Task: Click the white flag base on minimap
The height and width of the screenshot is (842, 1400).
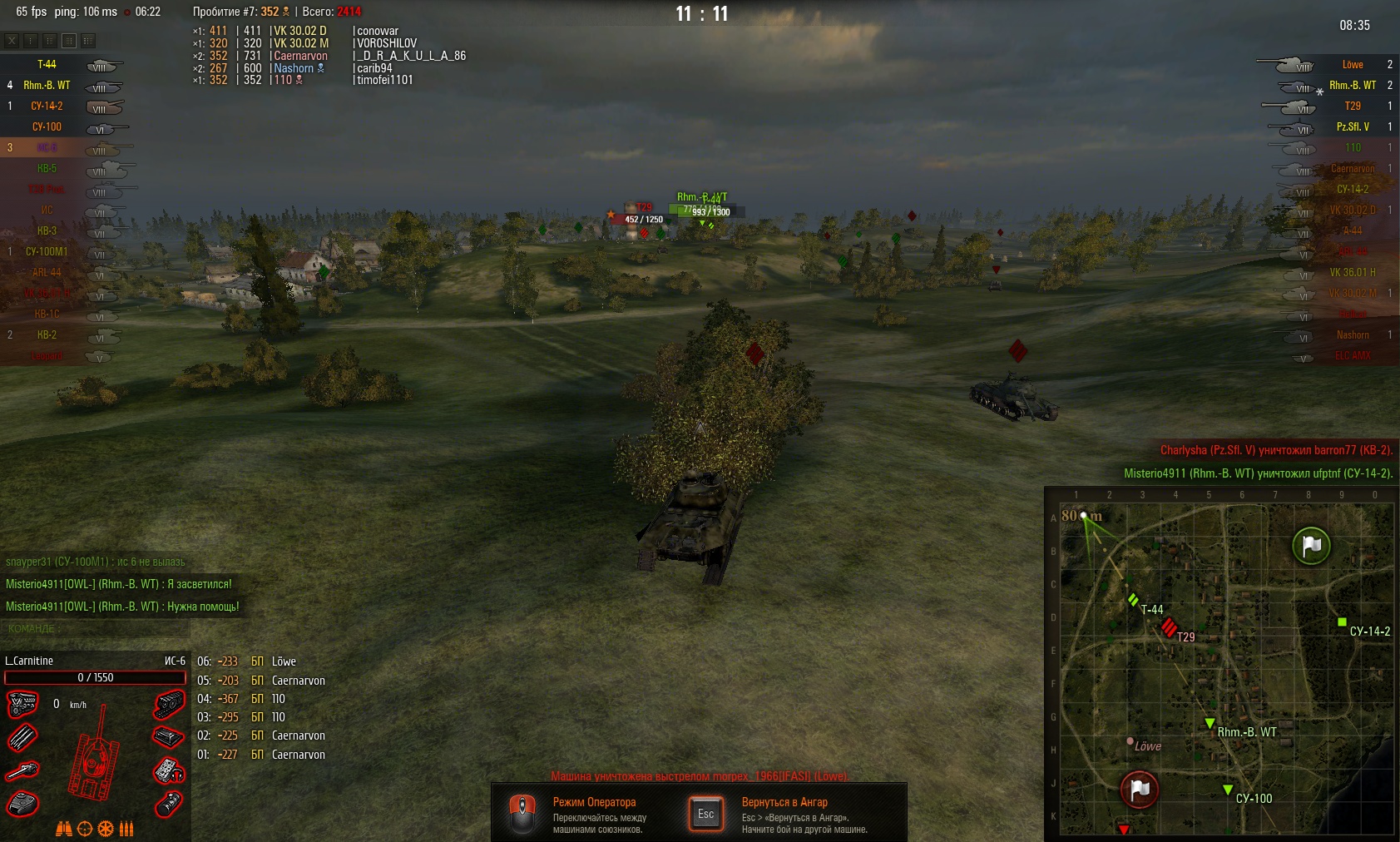Action: click(1311, 546)
